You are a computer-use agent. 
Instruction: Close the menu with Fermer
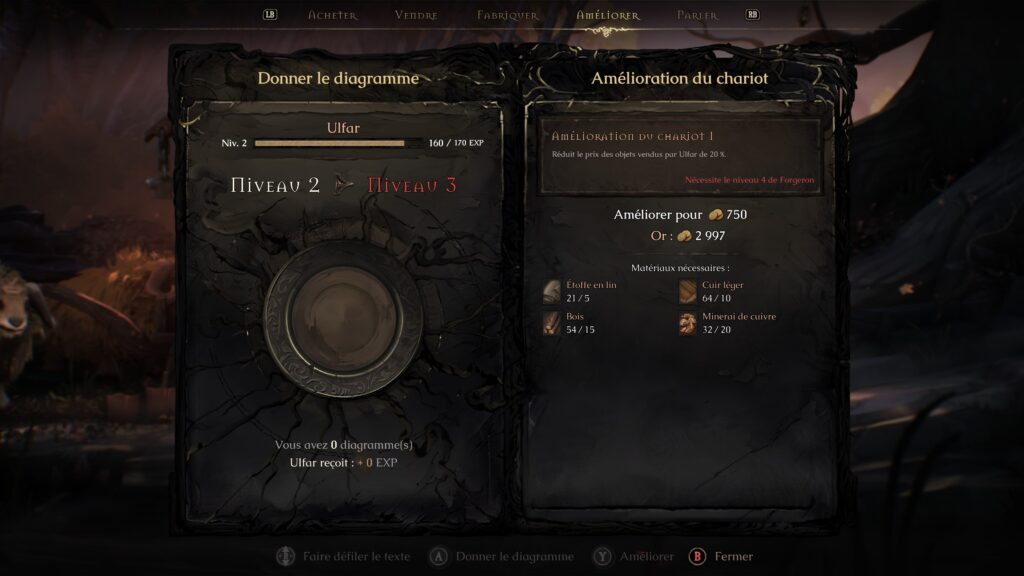tap(722, 556)
